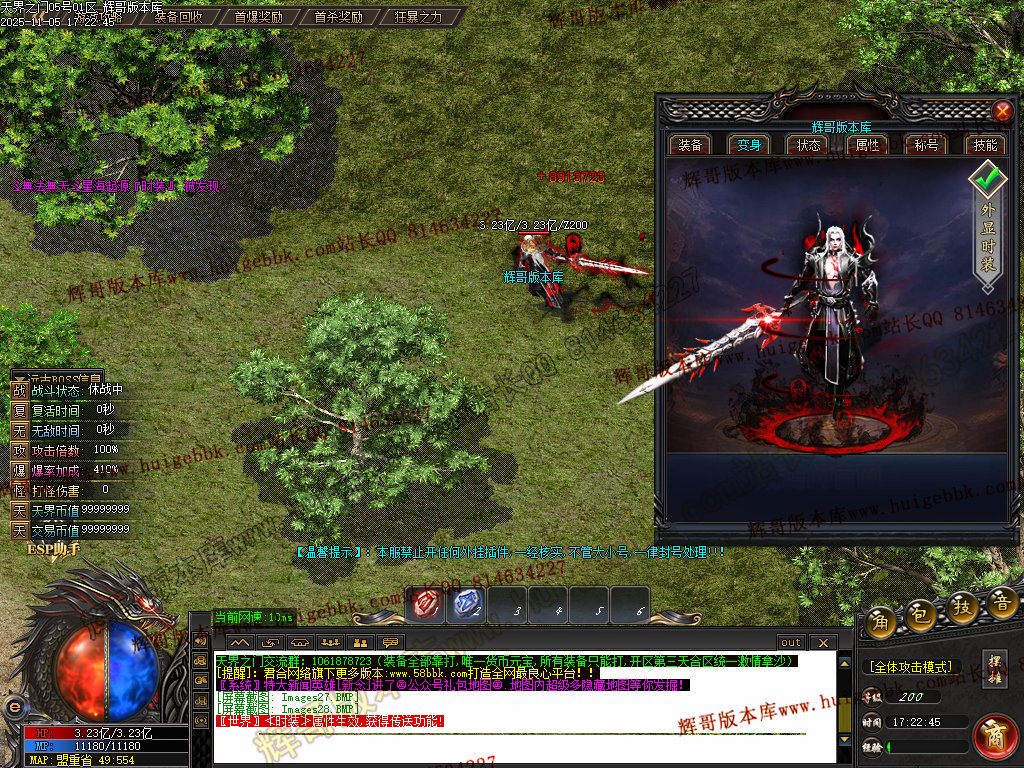
Task: Open the 技 skills round button
Action: point(962,609)
